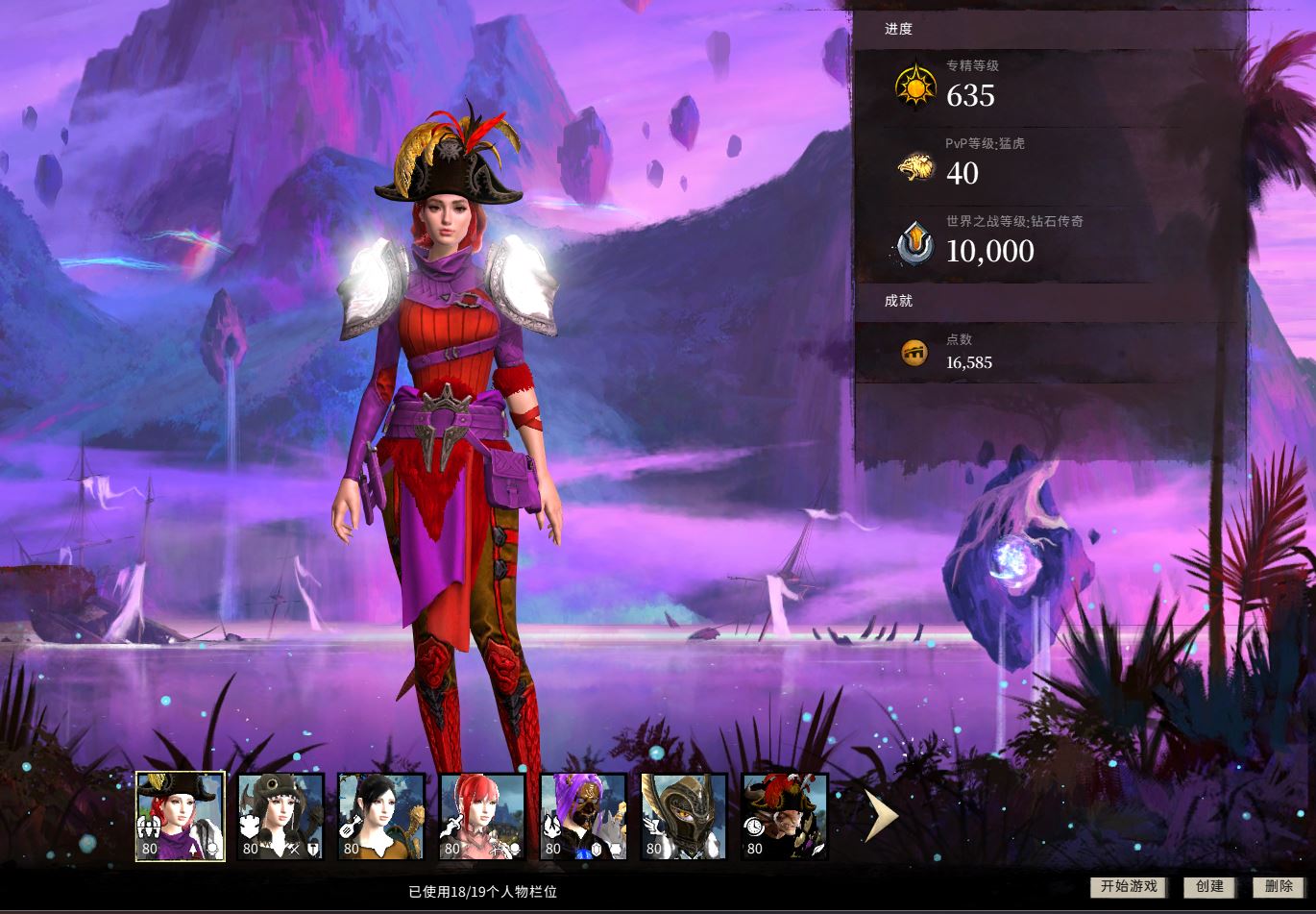
Task: Choose the 删除 button to delete character
Action: point(1279,887)
